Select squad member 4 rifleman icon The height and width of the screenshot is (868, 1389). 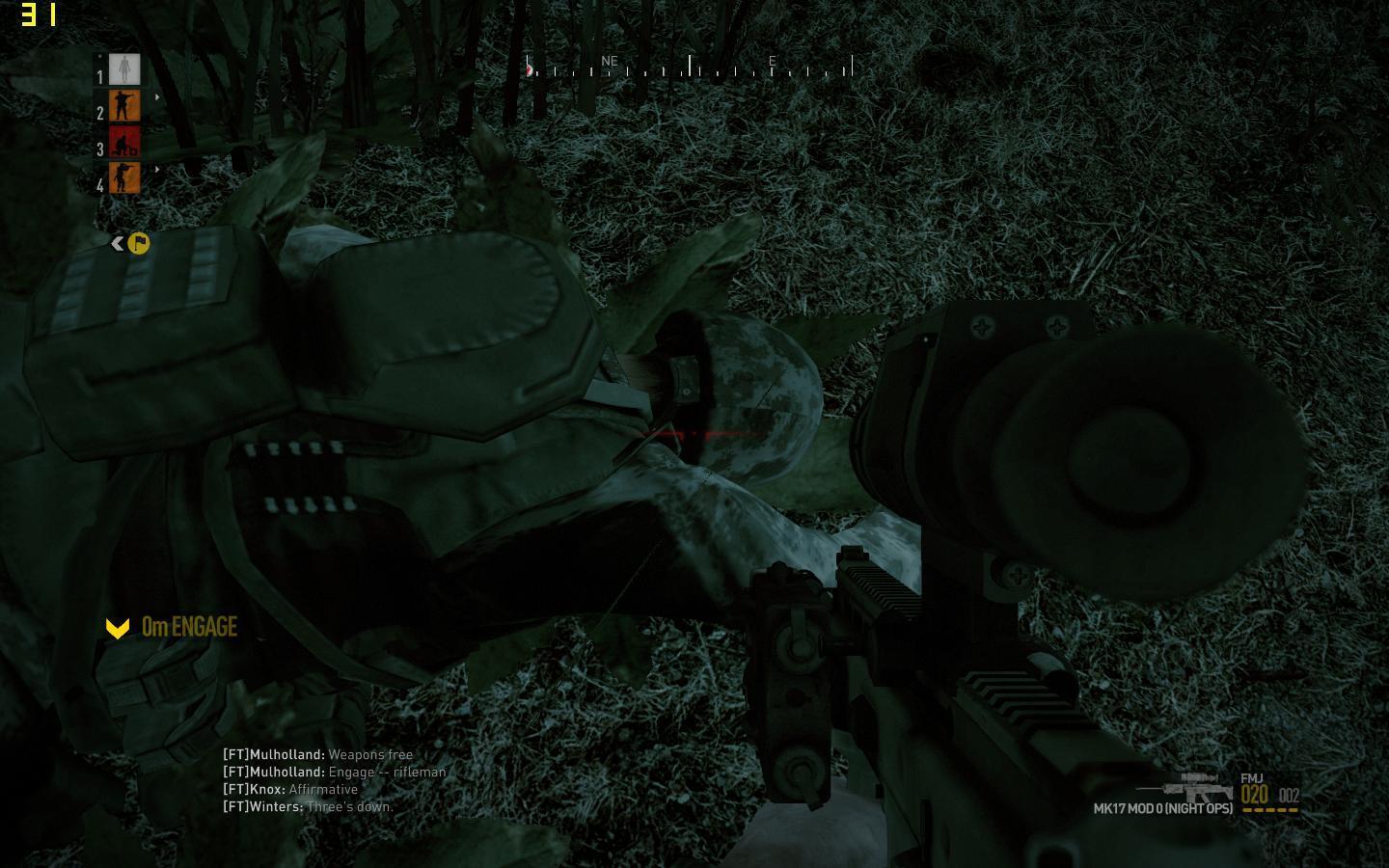coord(124,178)
